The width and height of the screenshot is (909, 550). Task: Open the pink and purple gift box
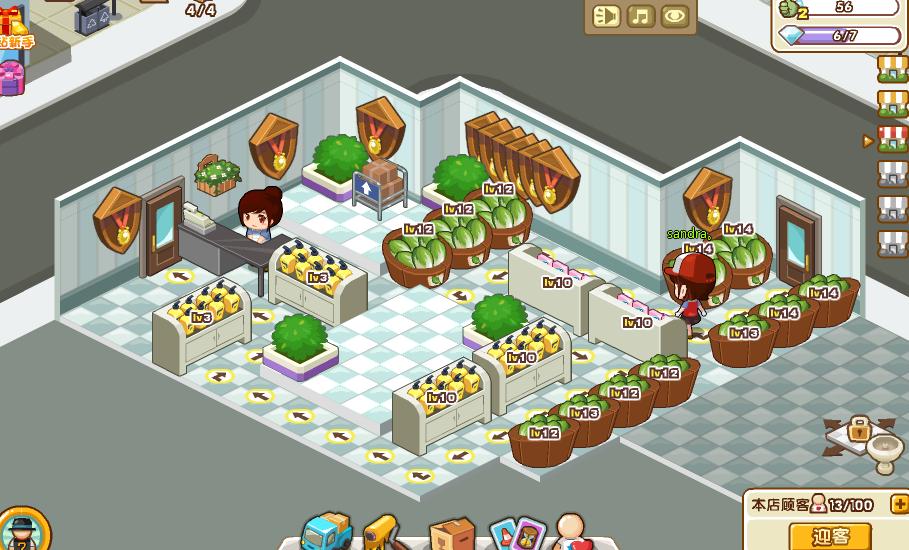[x=10, y=77]
